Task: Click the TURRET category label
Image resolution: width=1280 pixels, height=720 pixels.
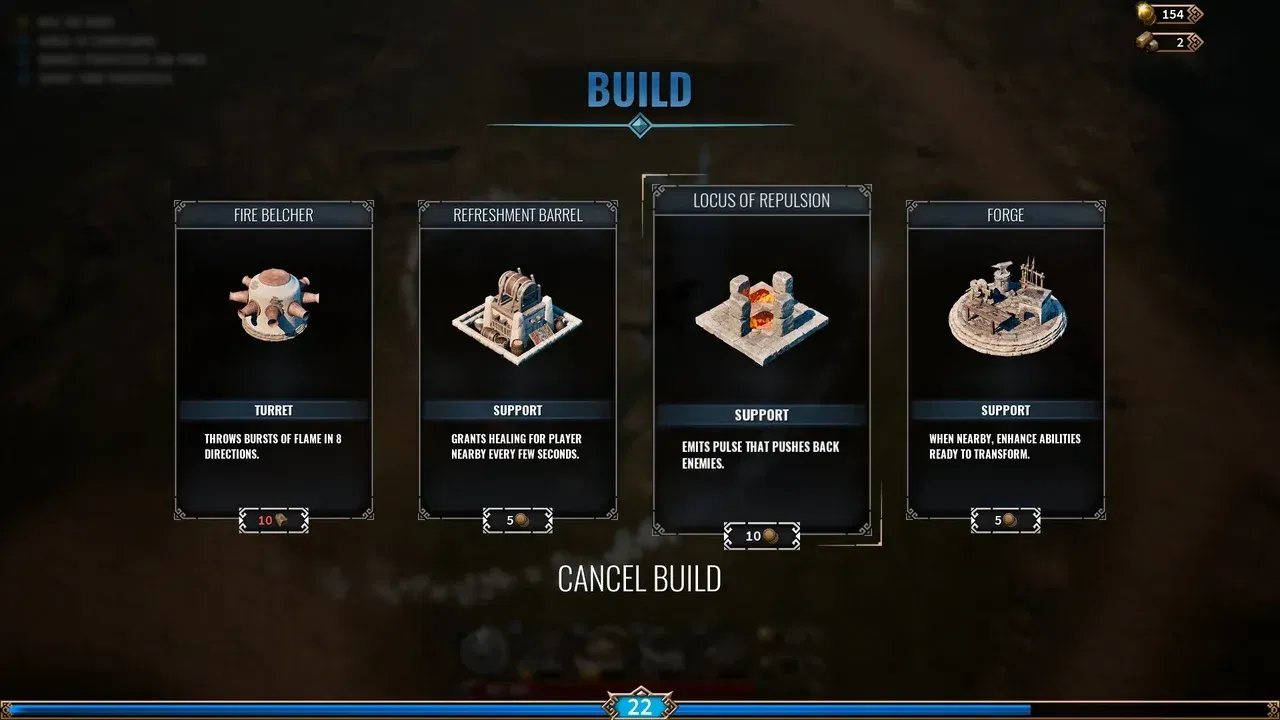Action: (x=273, y=409)
